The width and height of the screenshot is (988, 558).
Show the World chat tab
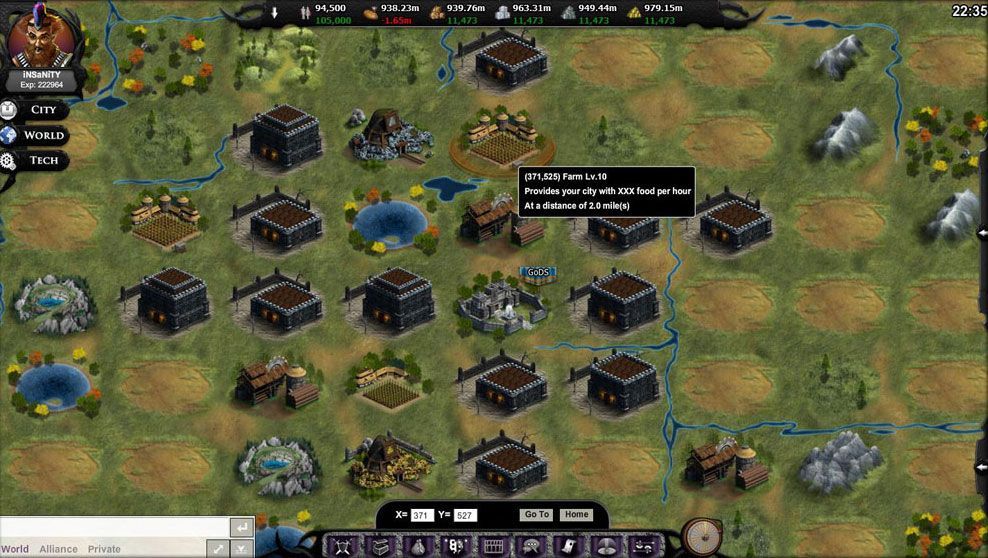tap(15, 549)
